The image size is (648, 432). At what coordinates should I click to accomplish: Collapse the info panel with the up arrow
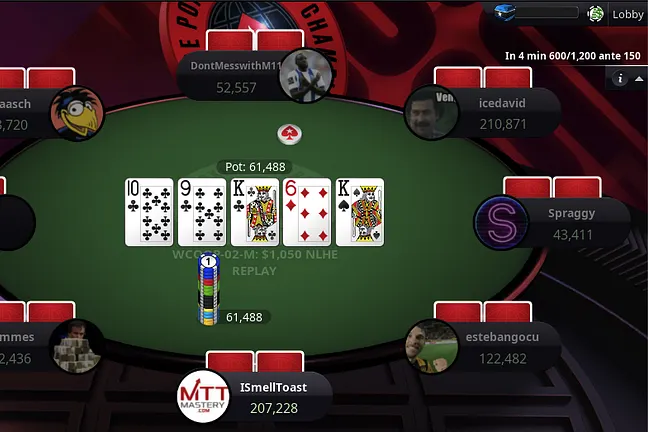[x=637, y=78]
